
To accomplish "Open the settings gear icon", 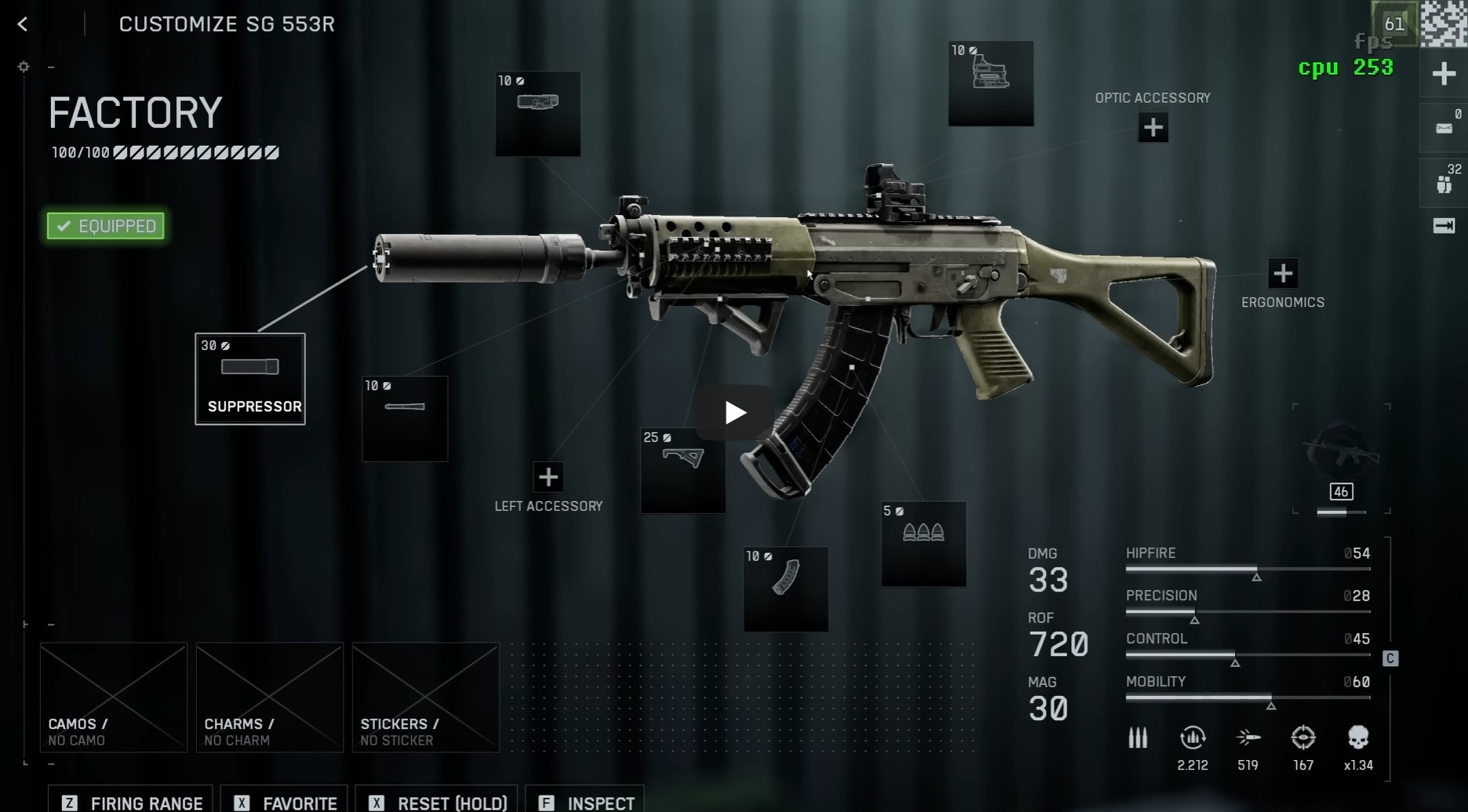I will click(23, 67).
